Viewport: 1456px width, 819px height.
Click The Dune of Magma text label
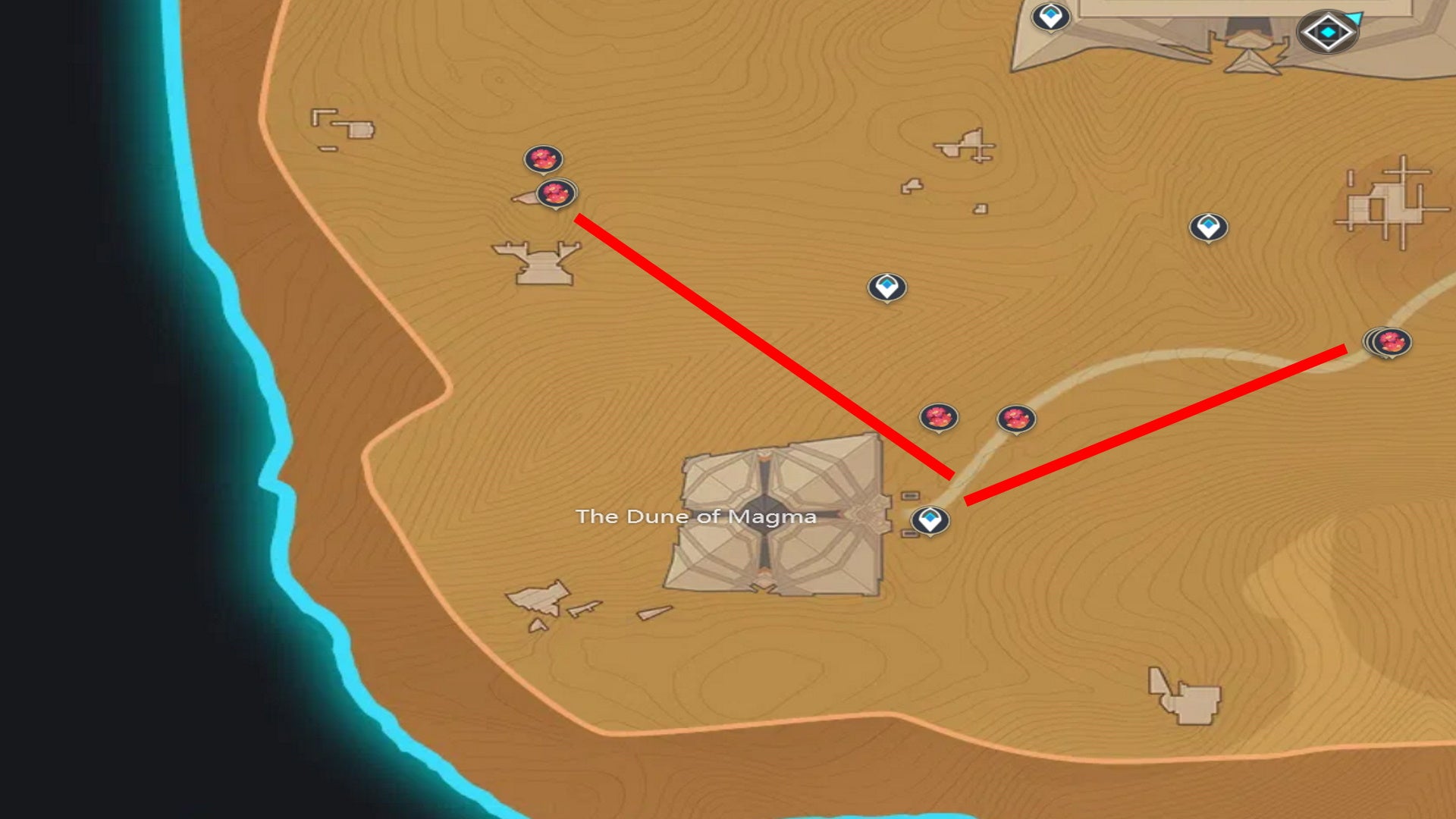(x=698, y=517)
